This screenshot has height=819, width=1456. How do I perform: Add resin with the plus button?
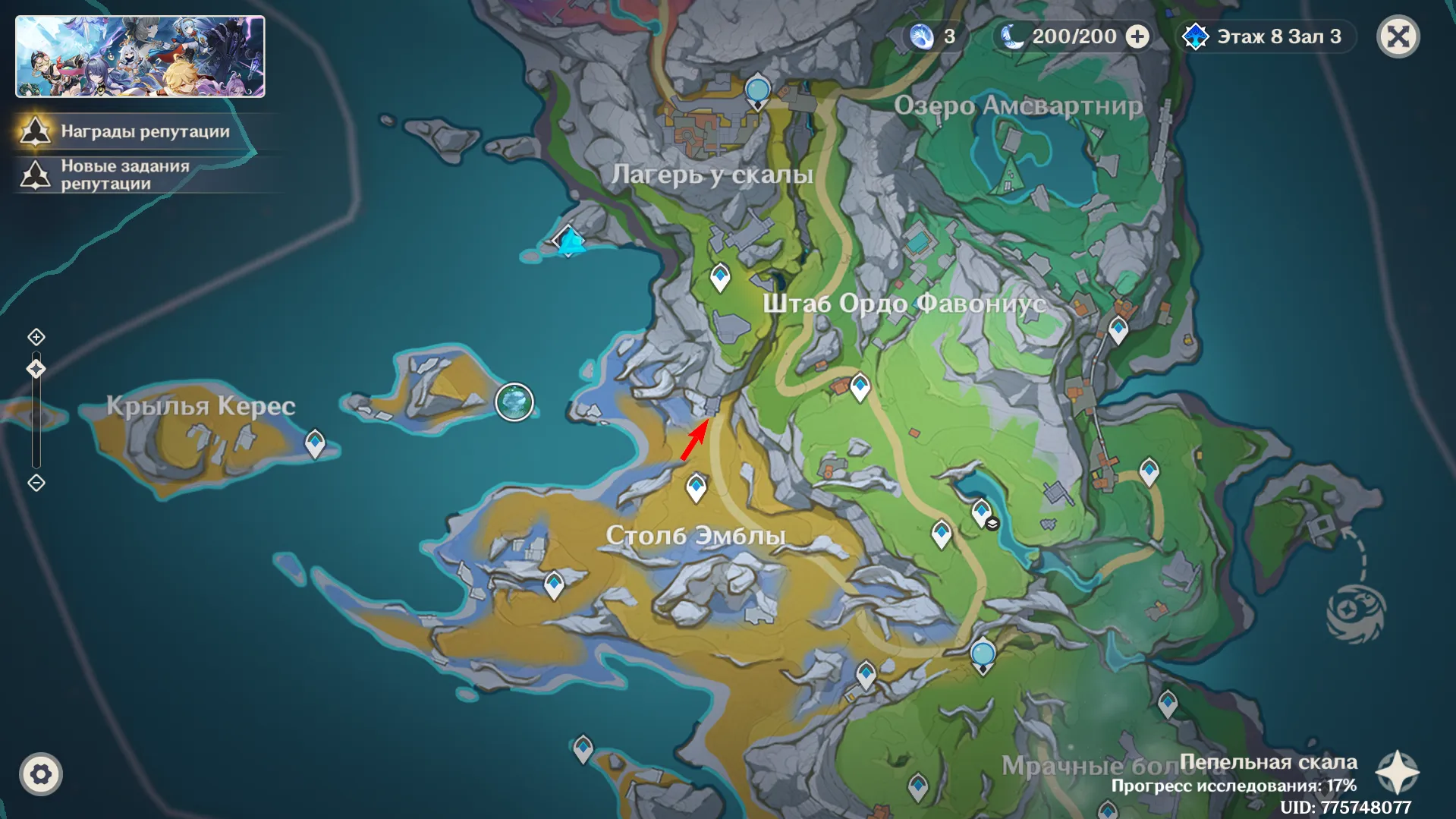tap(1137, 36)
